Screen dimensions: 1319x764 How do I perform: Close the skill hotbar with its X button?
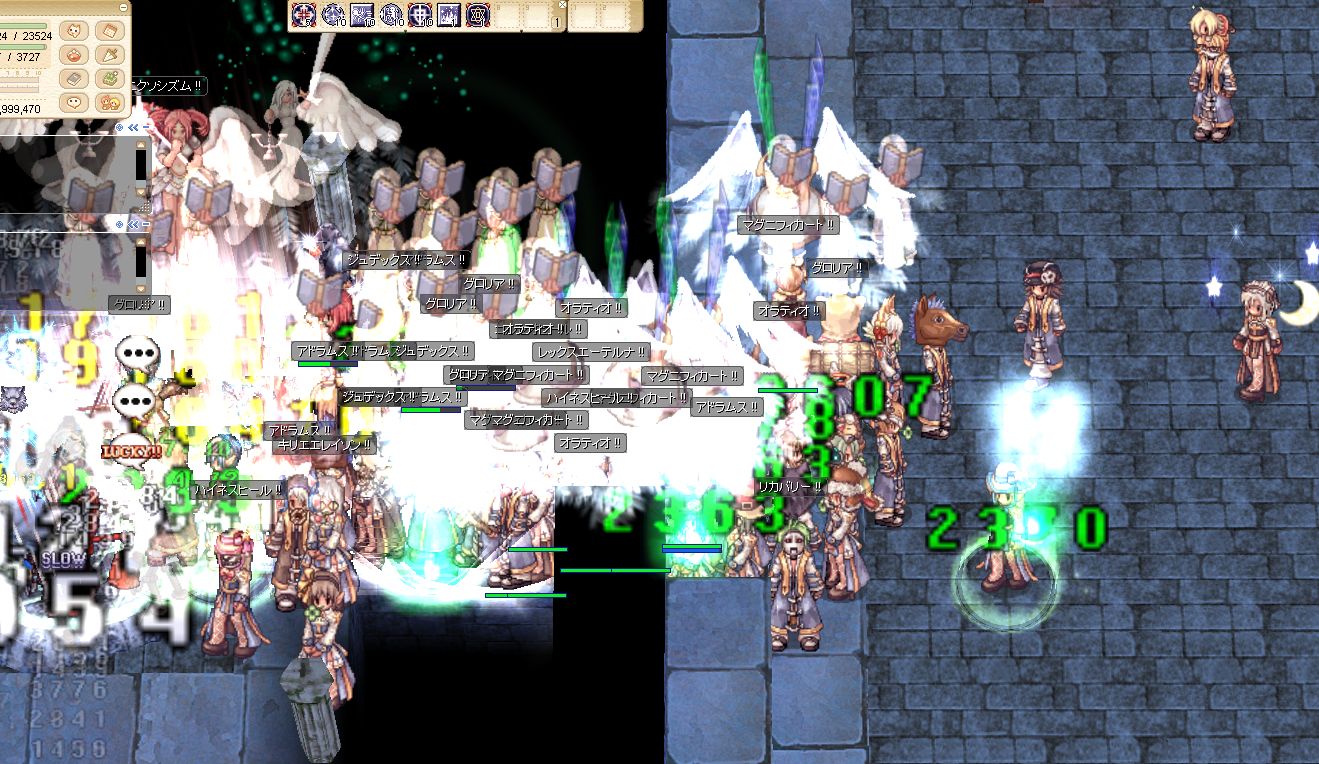pyautogui.click(x=561, y=5)
